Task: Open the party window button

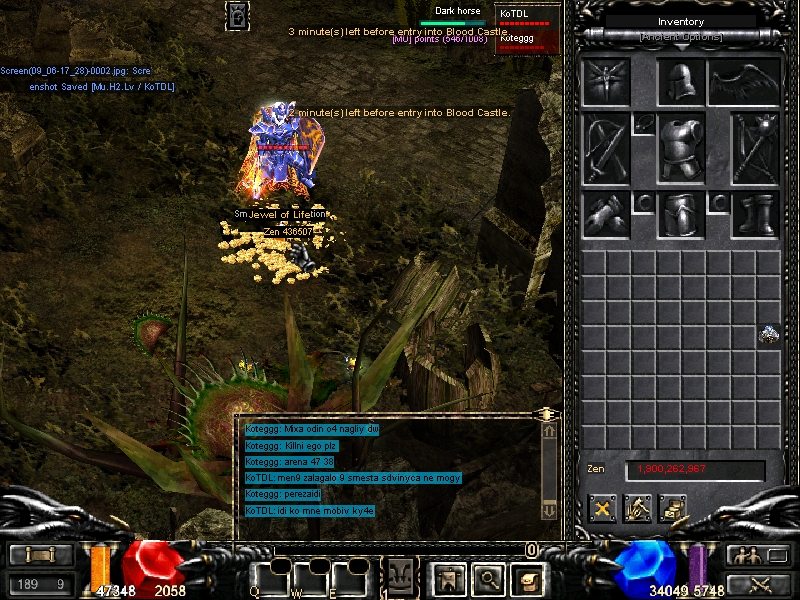Action: click(744, 555)
